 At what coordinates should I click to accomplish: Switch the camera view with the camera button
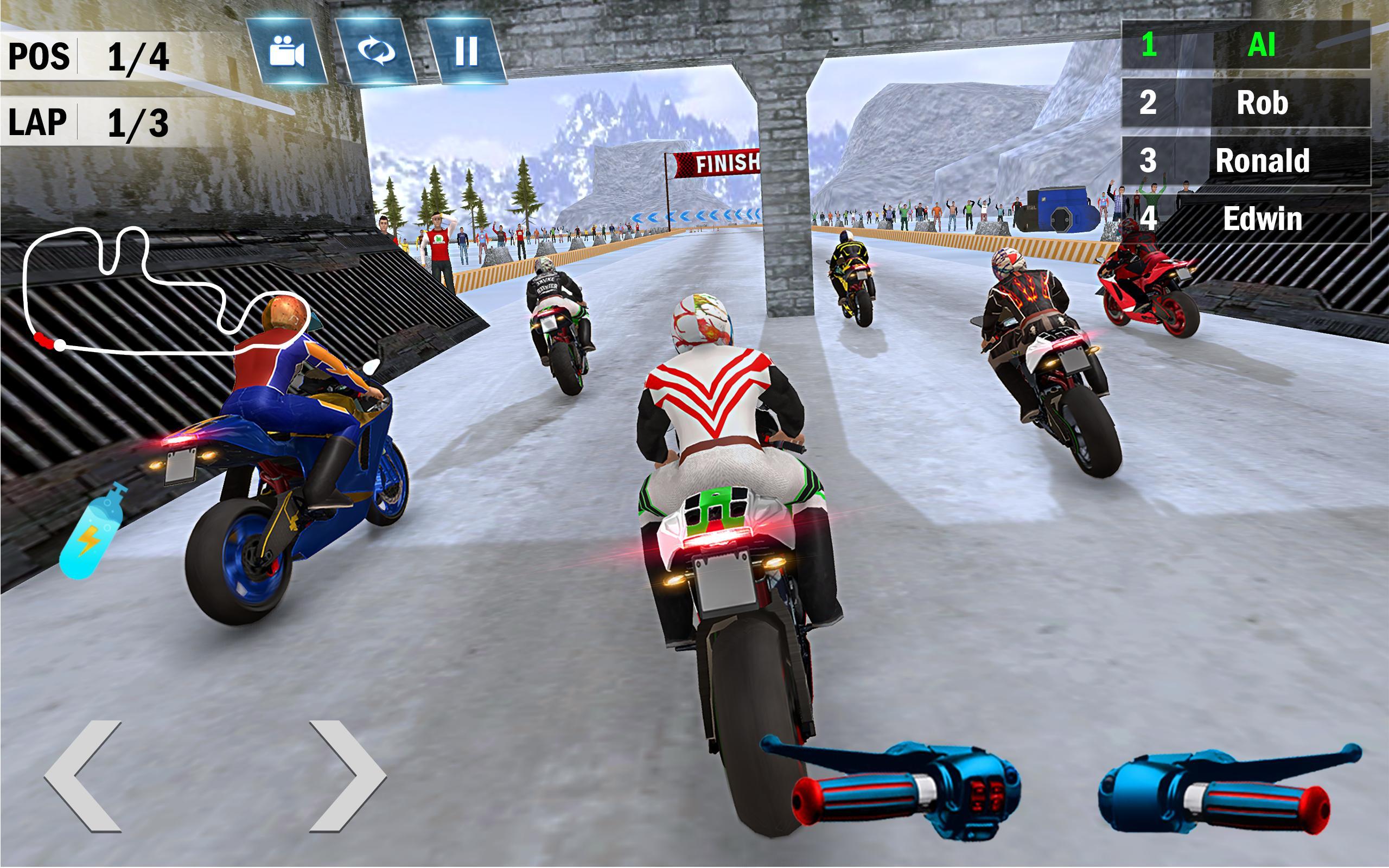(x=287, y=52)
